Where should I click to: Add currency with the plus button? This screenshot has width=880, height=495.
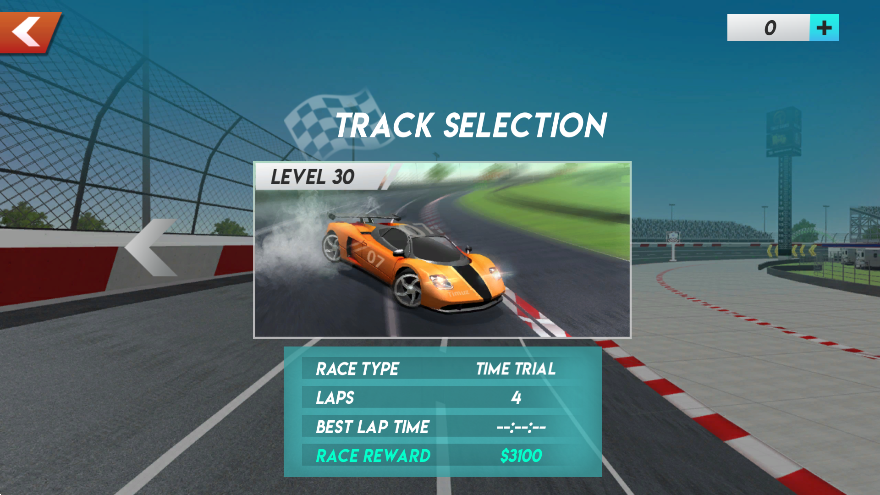[824, 28]
